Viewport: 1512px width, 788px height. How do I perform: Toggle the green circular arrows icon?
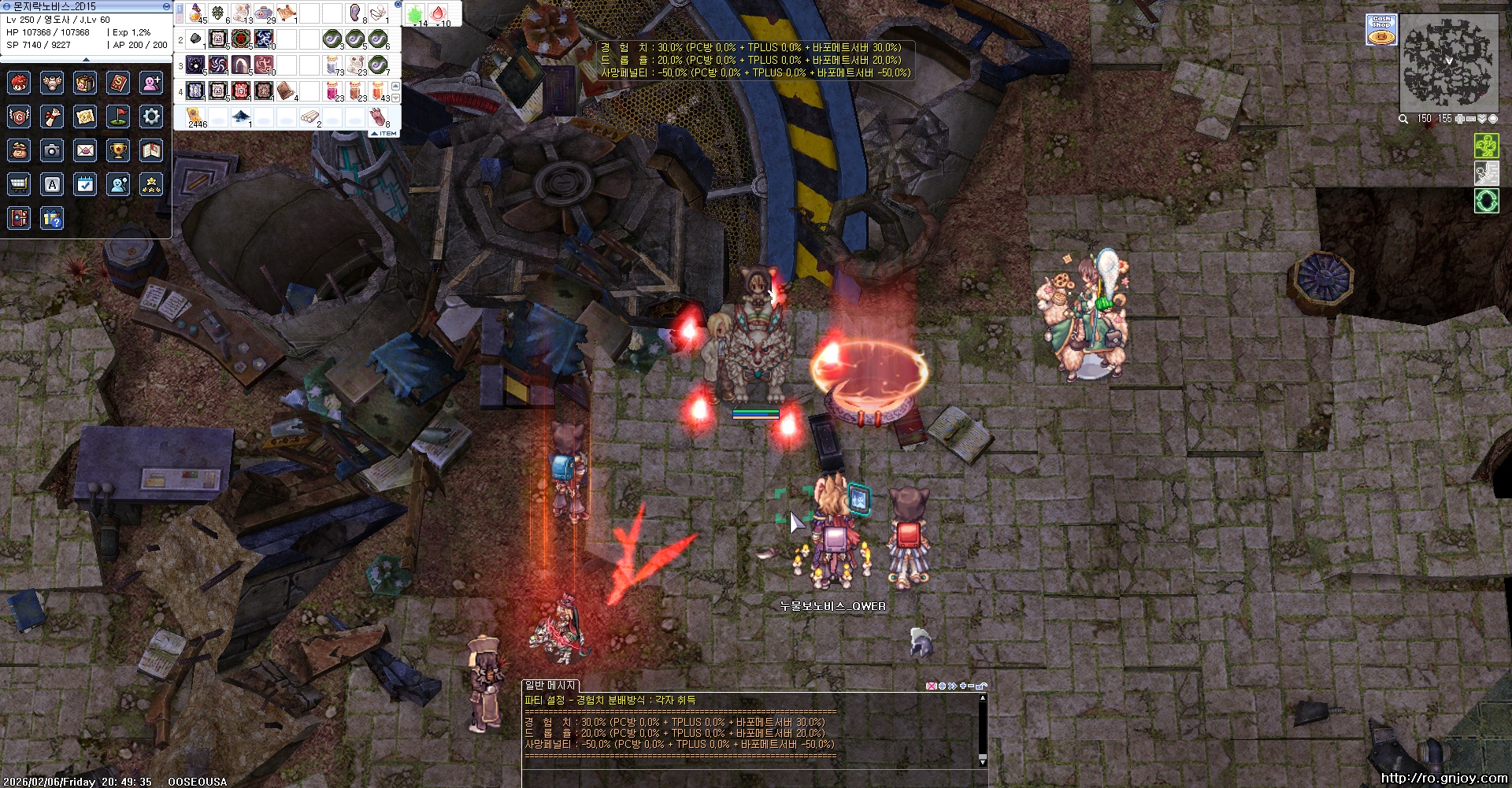point(1486,201)
